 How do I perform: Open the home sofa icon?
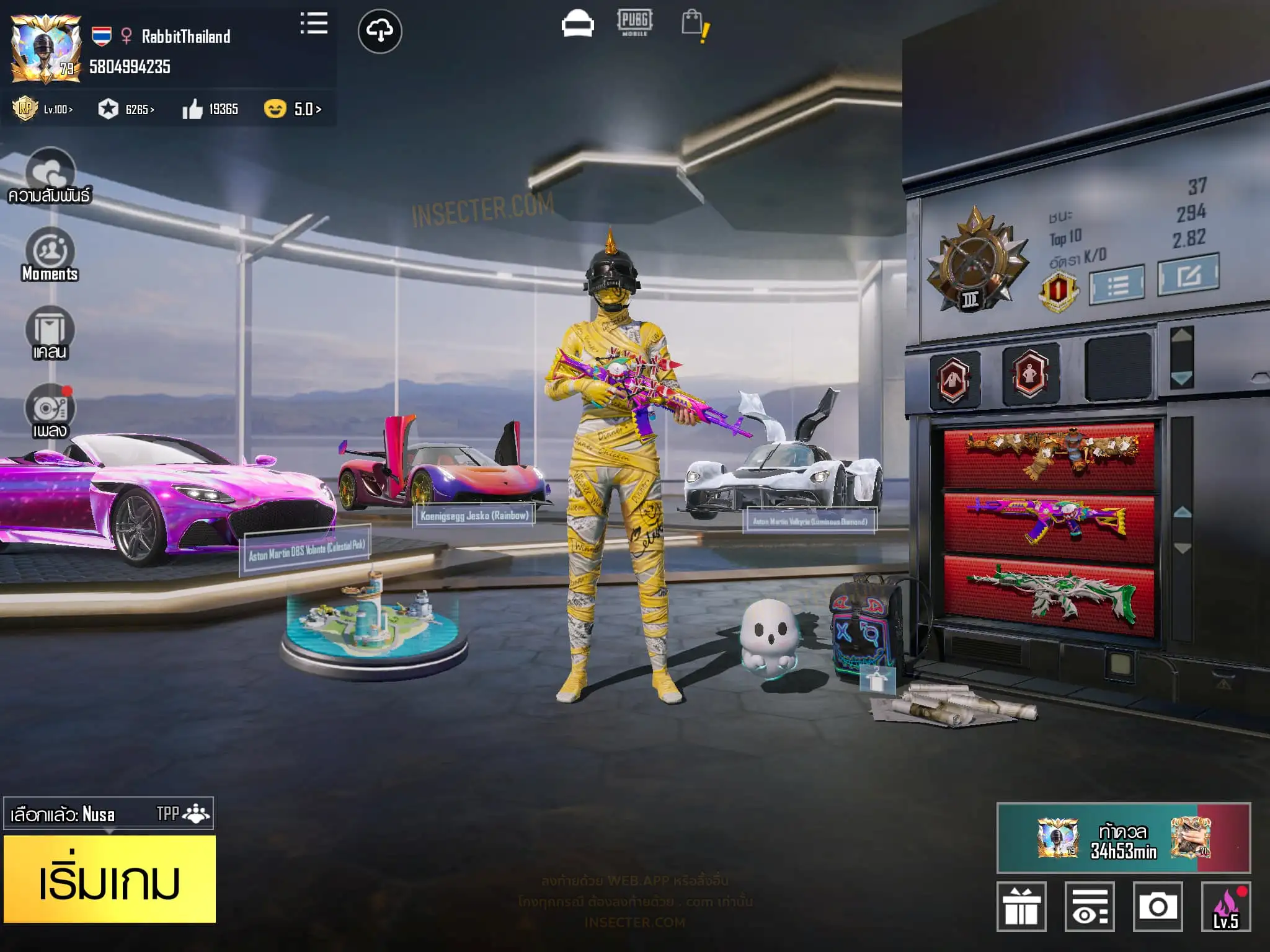click(577, 25)
